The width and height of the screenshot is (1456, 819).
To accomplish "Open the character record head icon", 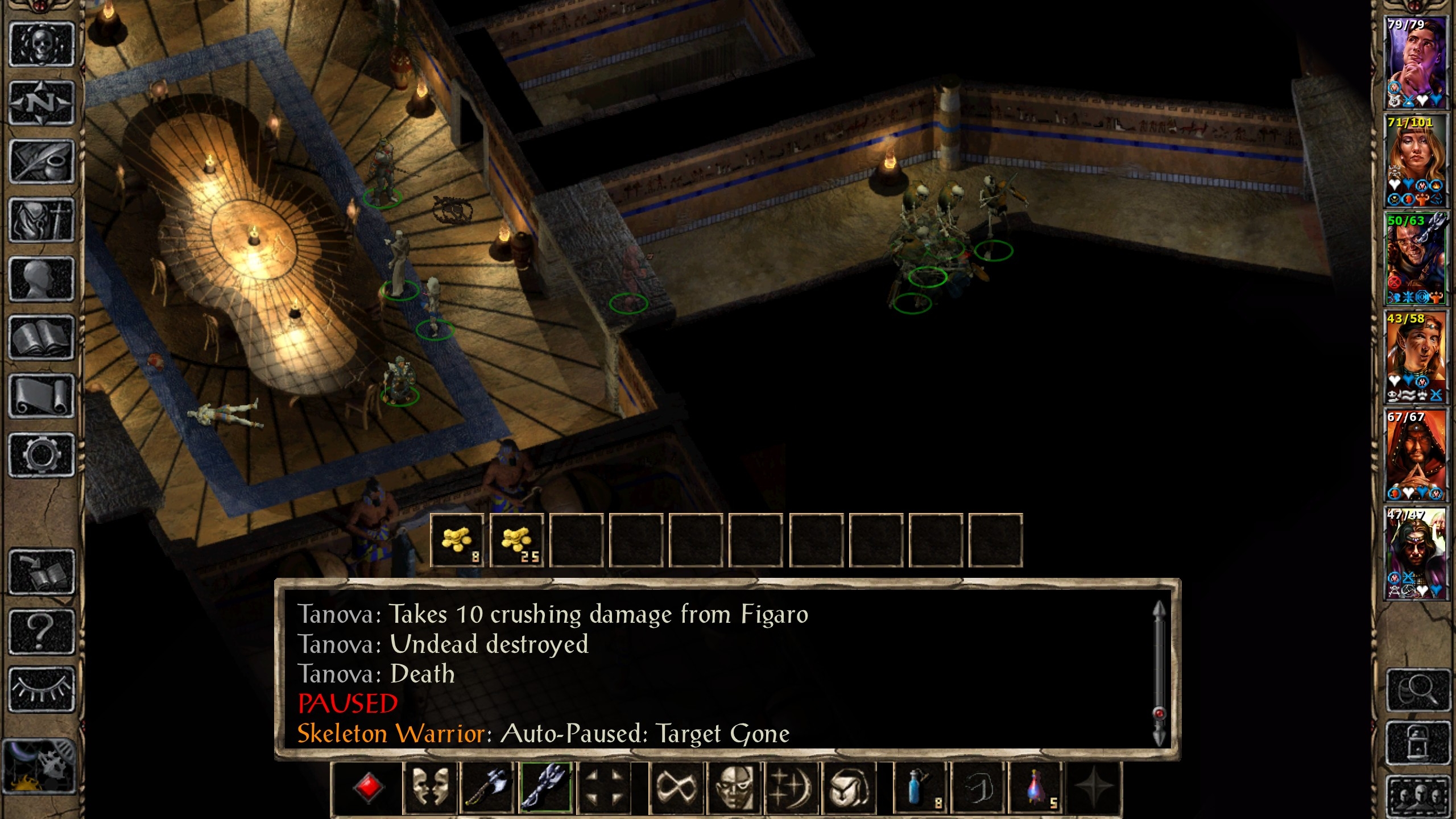I will click(x=42, y=279).
